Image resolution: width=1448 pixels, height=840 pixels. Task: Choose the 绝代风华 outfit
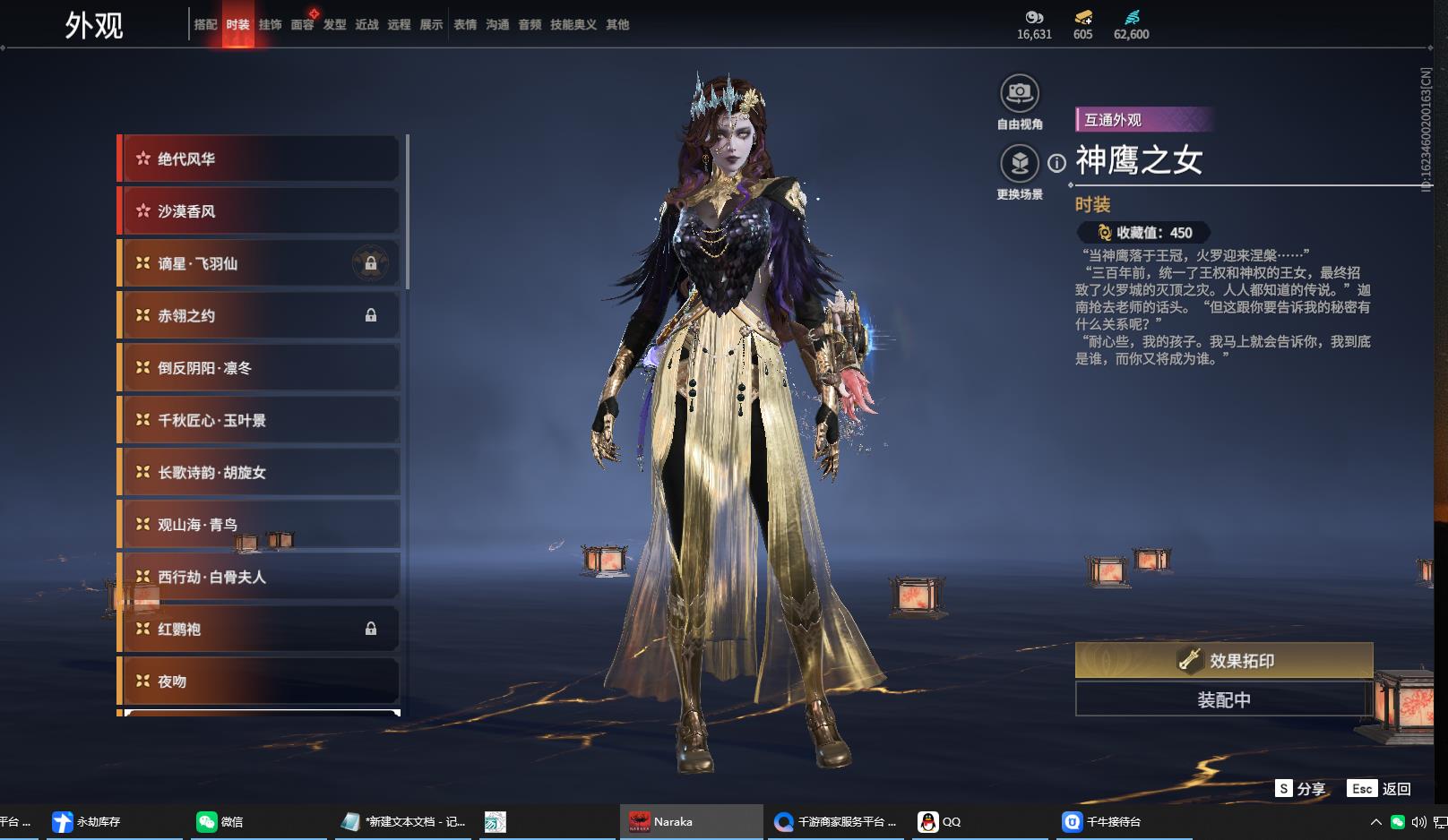[x=260, y=159]
